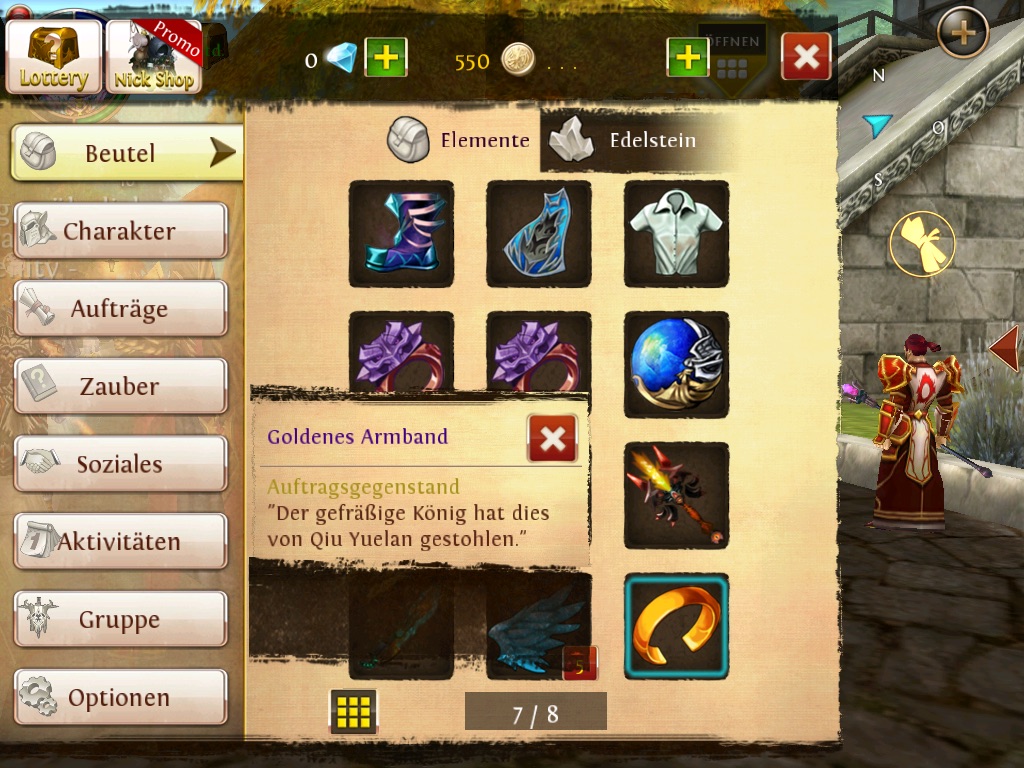Open the Optionen menu
The image size is (1024, 768).
click(120, 697)
